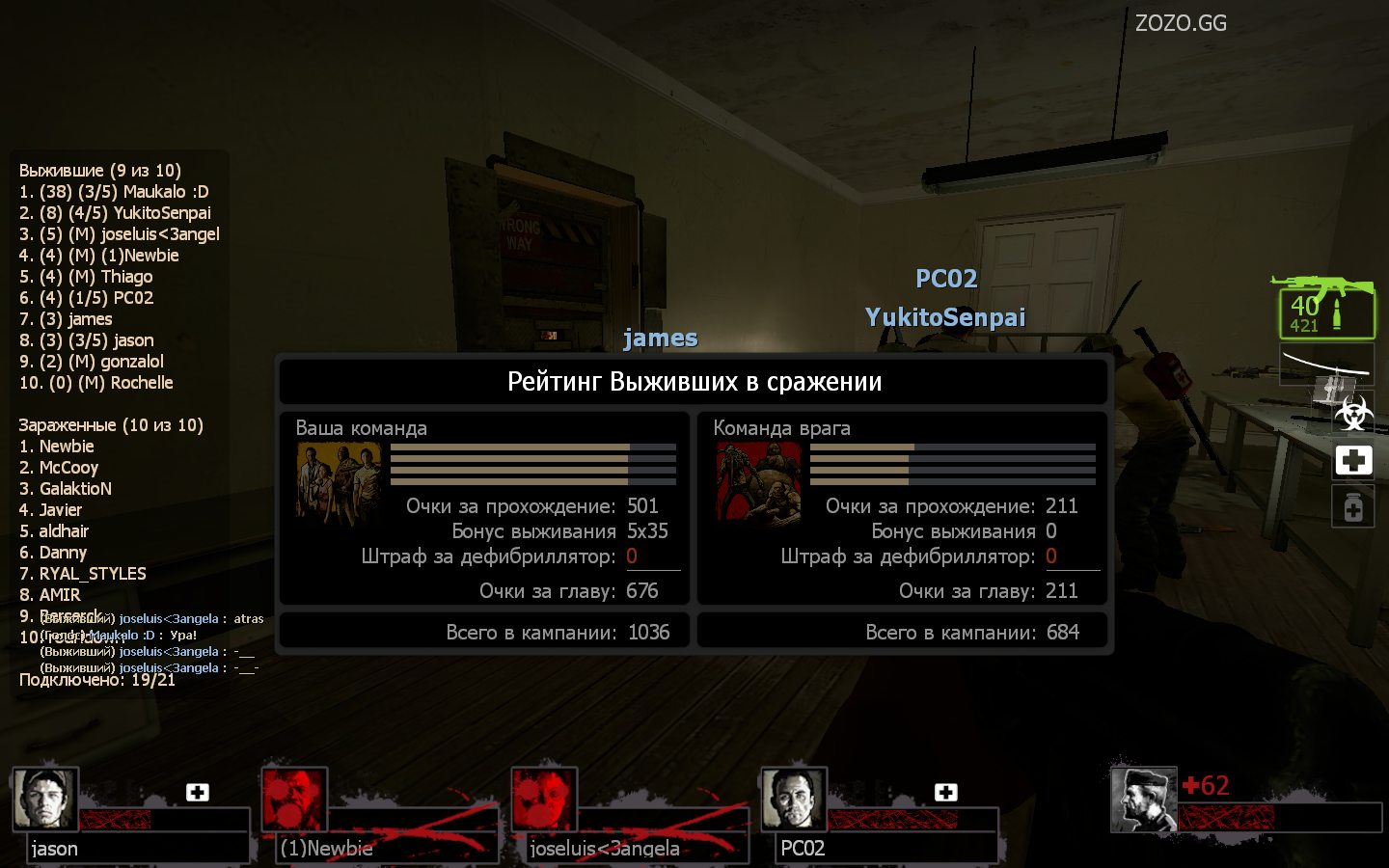Select the first aid kit slot

(x=1353, y=460)
